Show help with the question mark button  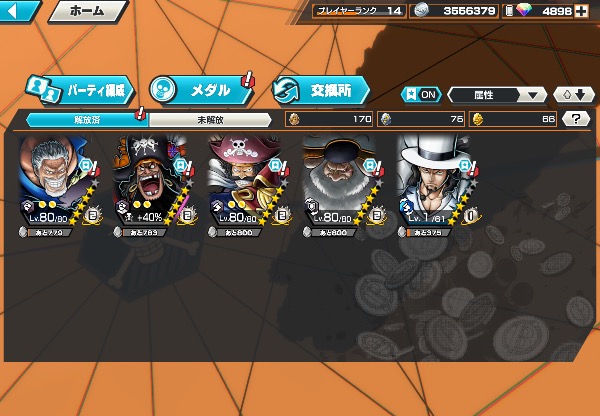(575, 119)
